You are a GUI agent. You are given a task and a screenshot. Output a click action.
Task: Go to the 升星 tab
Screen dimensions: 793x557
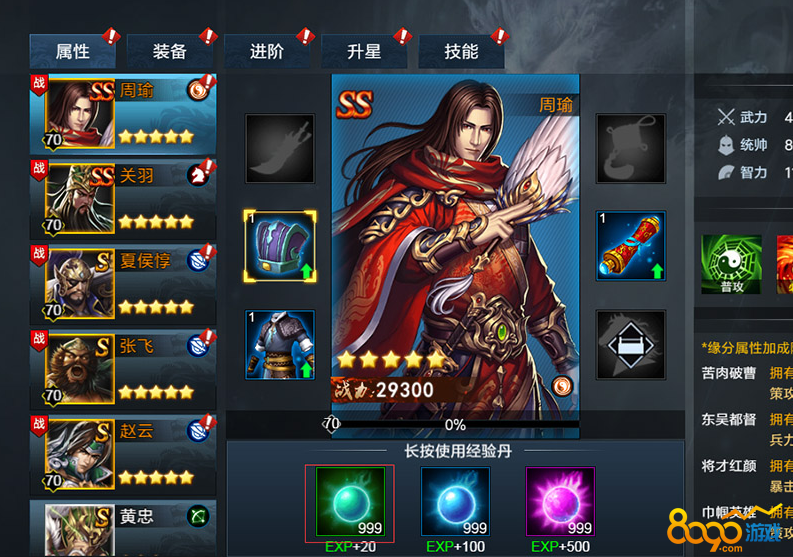(364, 52)
